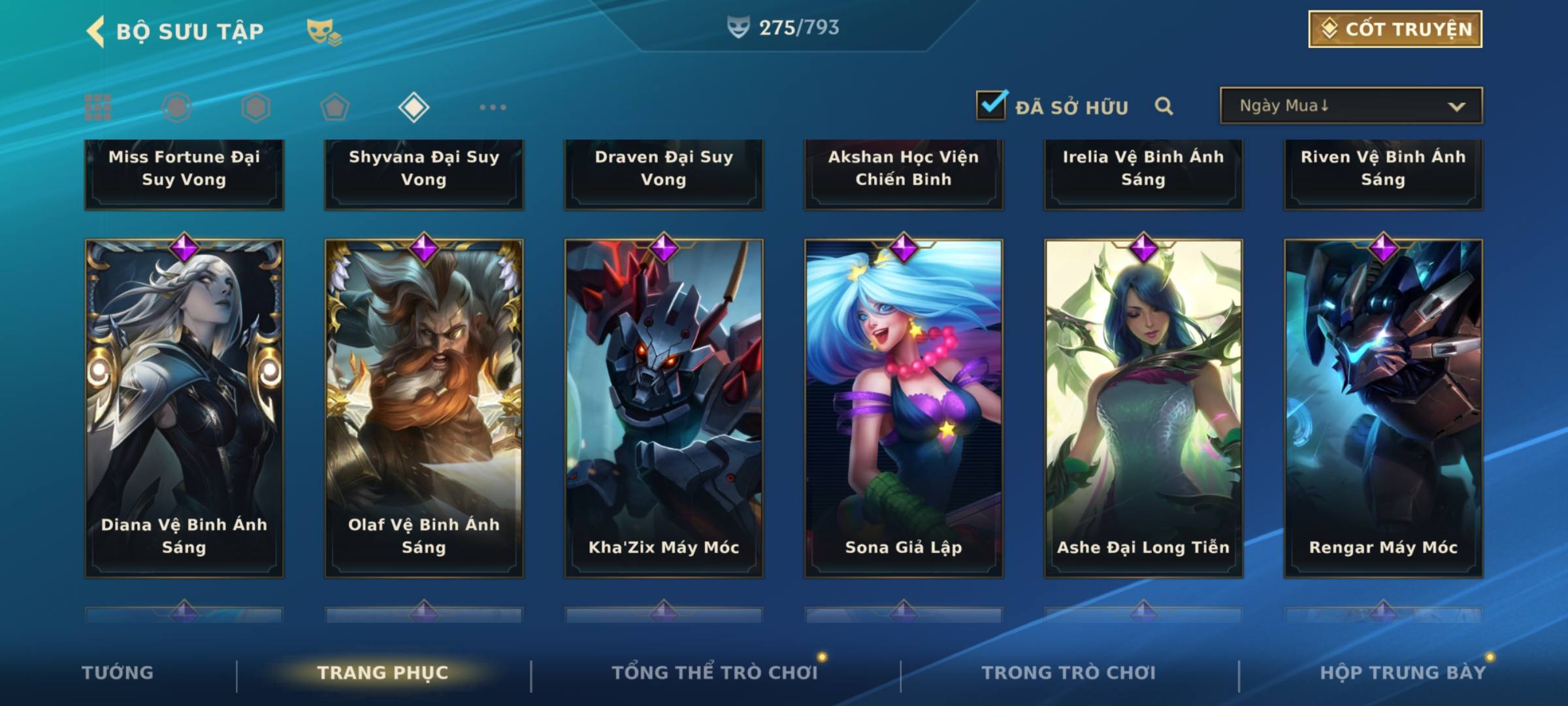
Task: Open the skin search magnifier
Action: click(1164, 106)
